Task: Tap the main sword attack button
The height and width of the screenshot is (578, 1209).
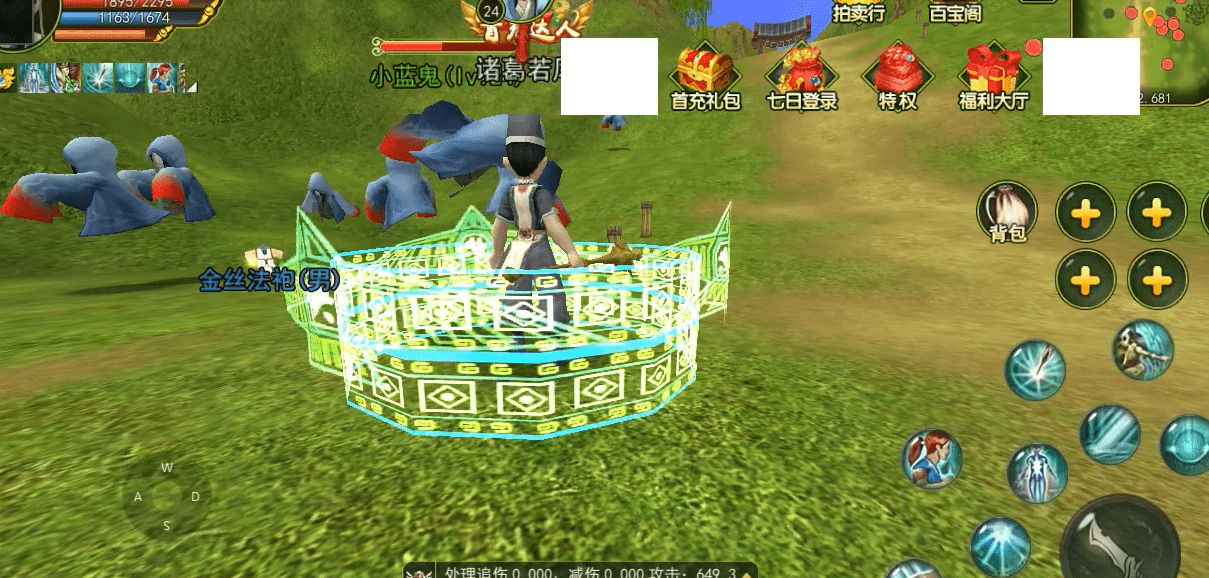Action: (x=1118, y=541)
